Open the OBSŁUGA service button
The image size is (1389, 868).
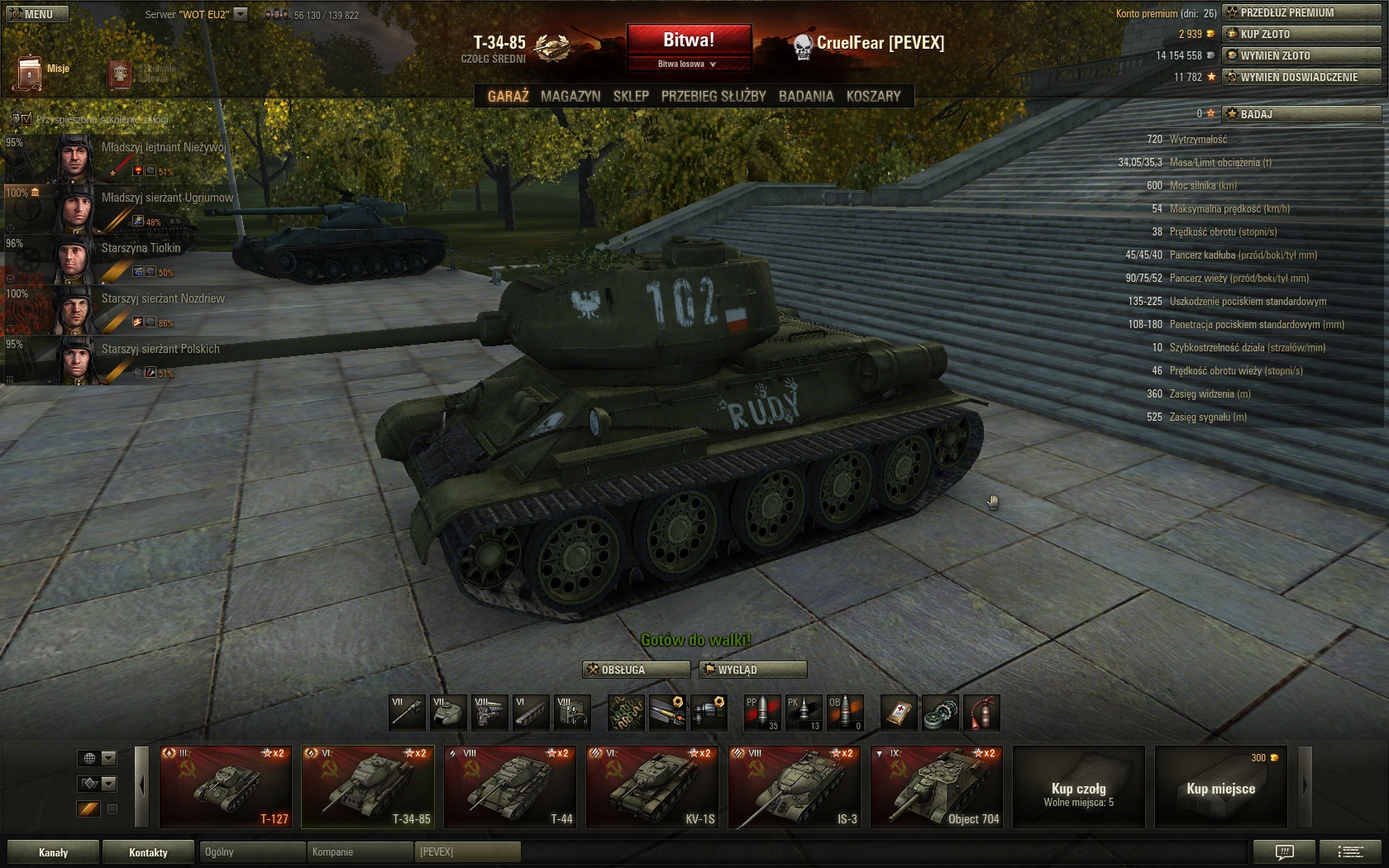[x=636, y=670]
